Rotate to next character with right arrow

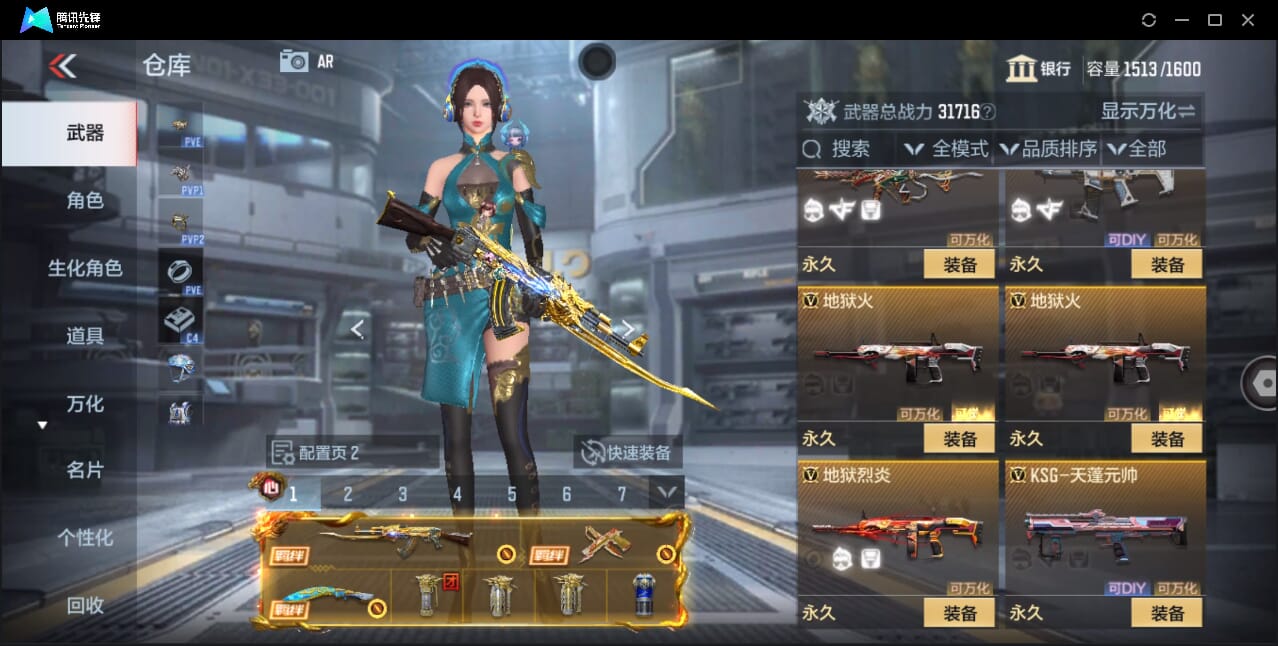click(x=628, y=328)
